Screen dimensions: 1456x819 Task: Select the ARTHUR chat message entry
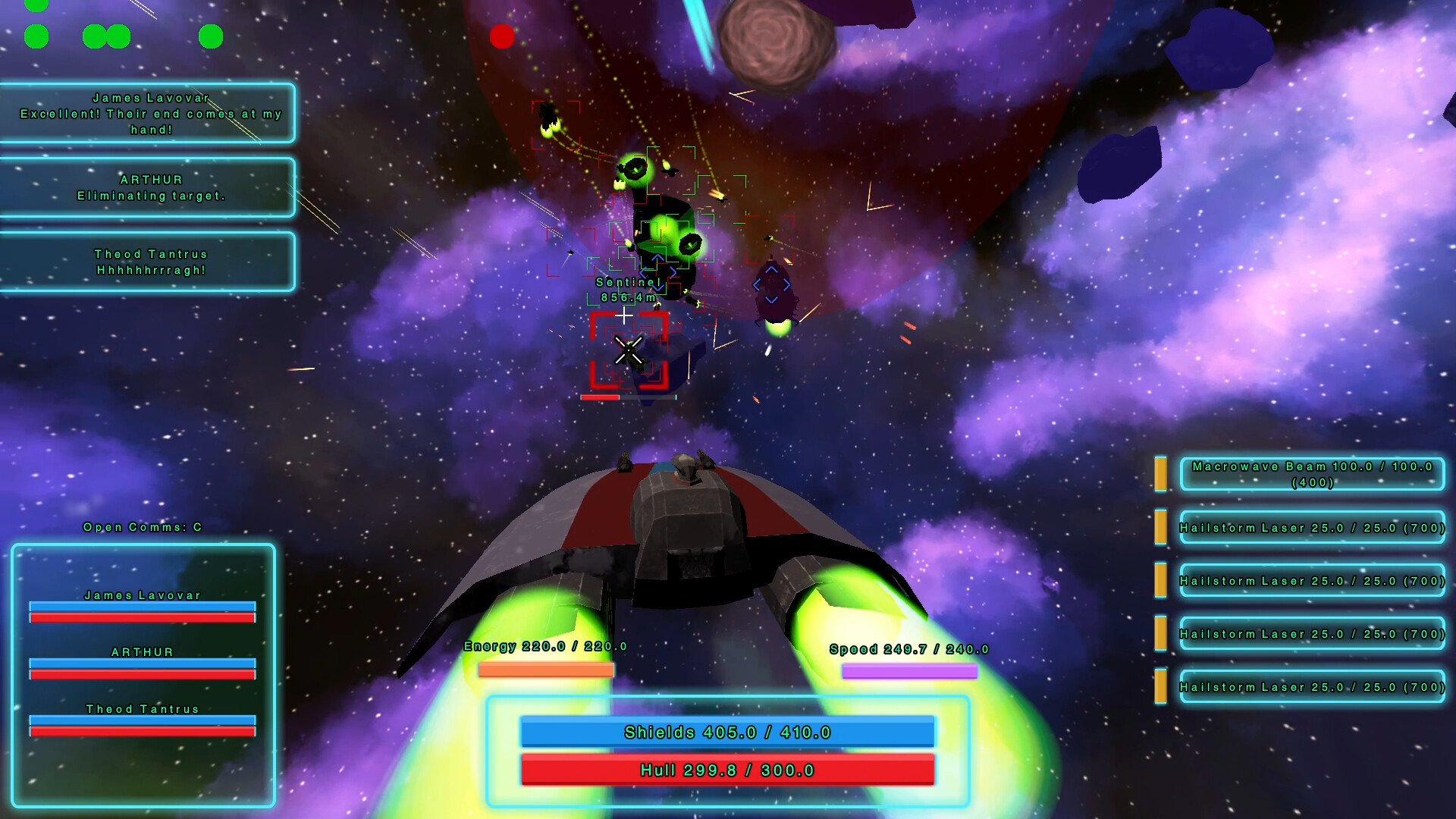pos(149,187)
